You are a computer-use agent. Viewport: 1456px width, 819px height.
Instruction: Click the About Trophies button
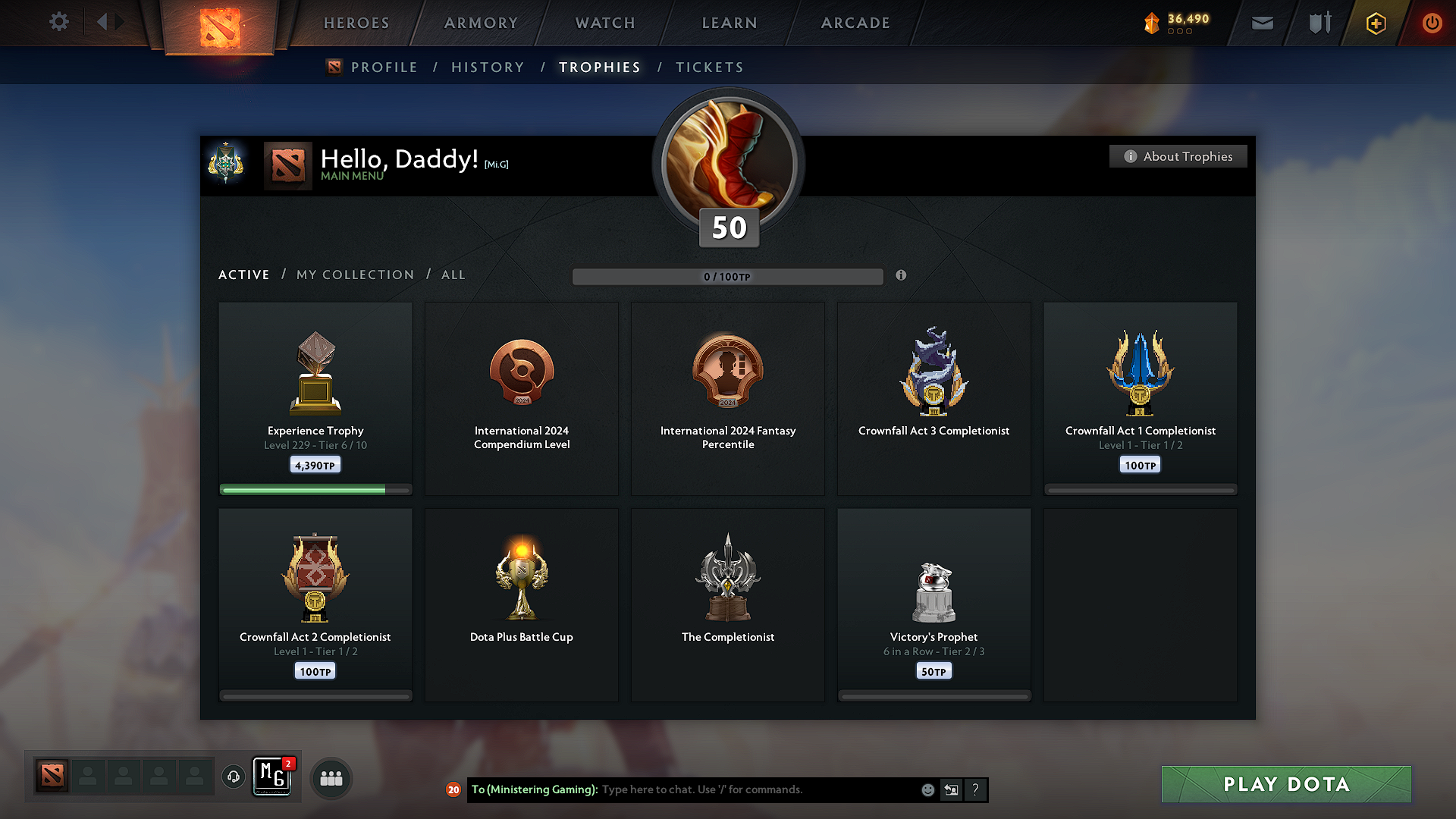point(1178,156)
